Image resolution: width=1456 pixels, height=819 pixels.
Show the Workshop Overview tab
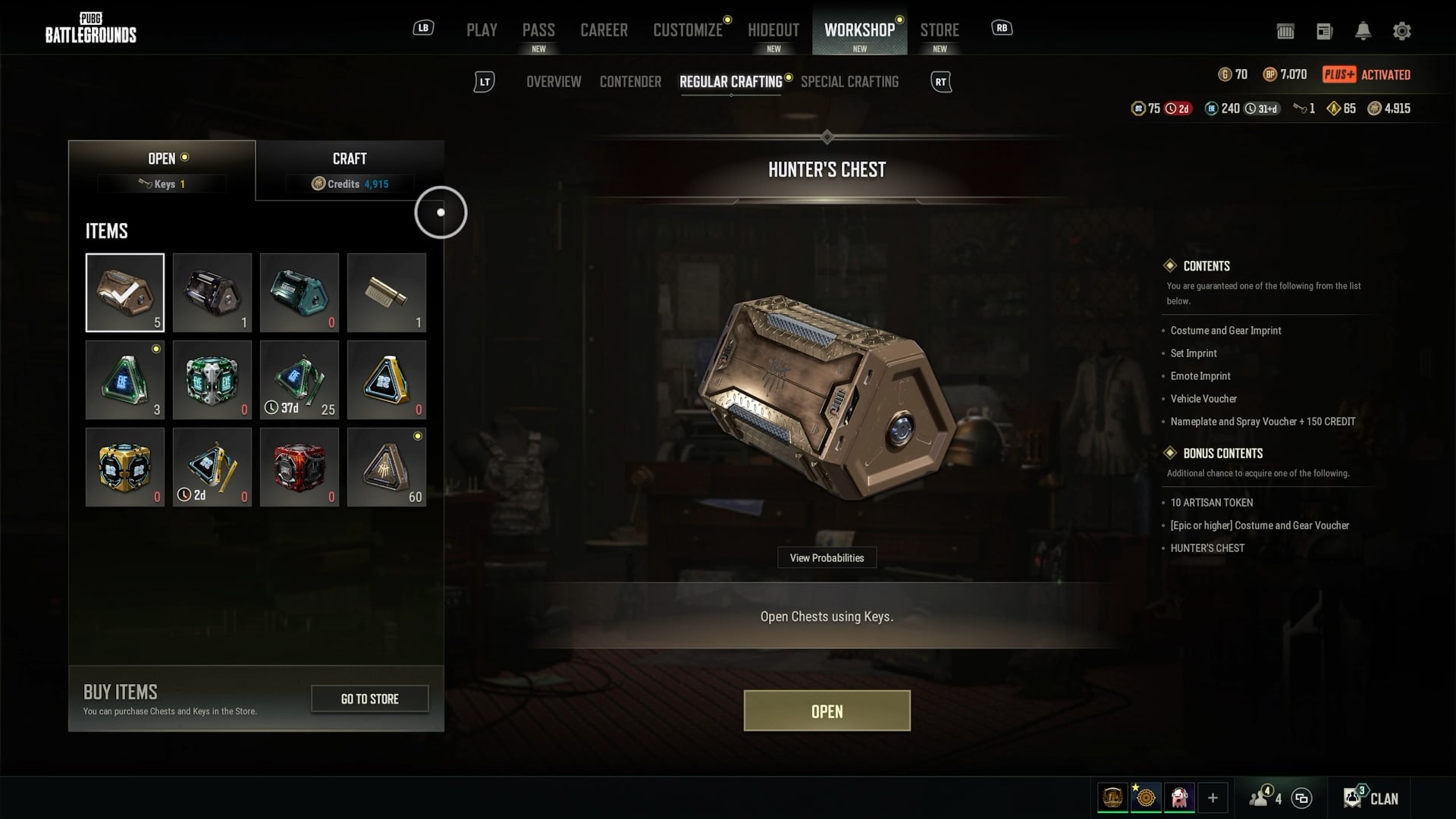click(554, 82)
